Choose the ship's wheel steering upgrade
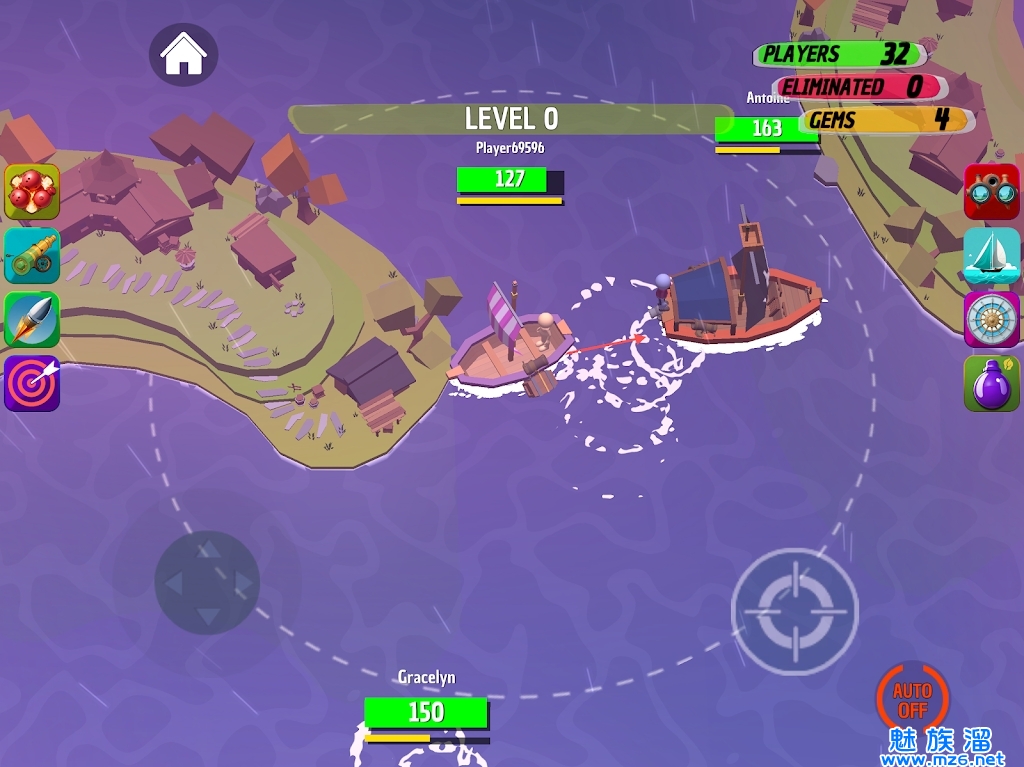The height and width of the screenshot is (767, 1024). click(x=991, y=319)
